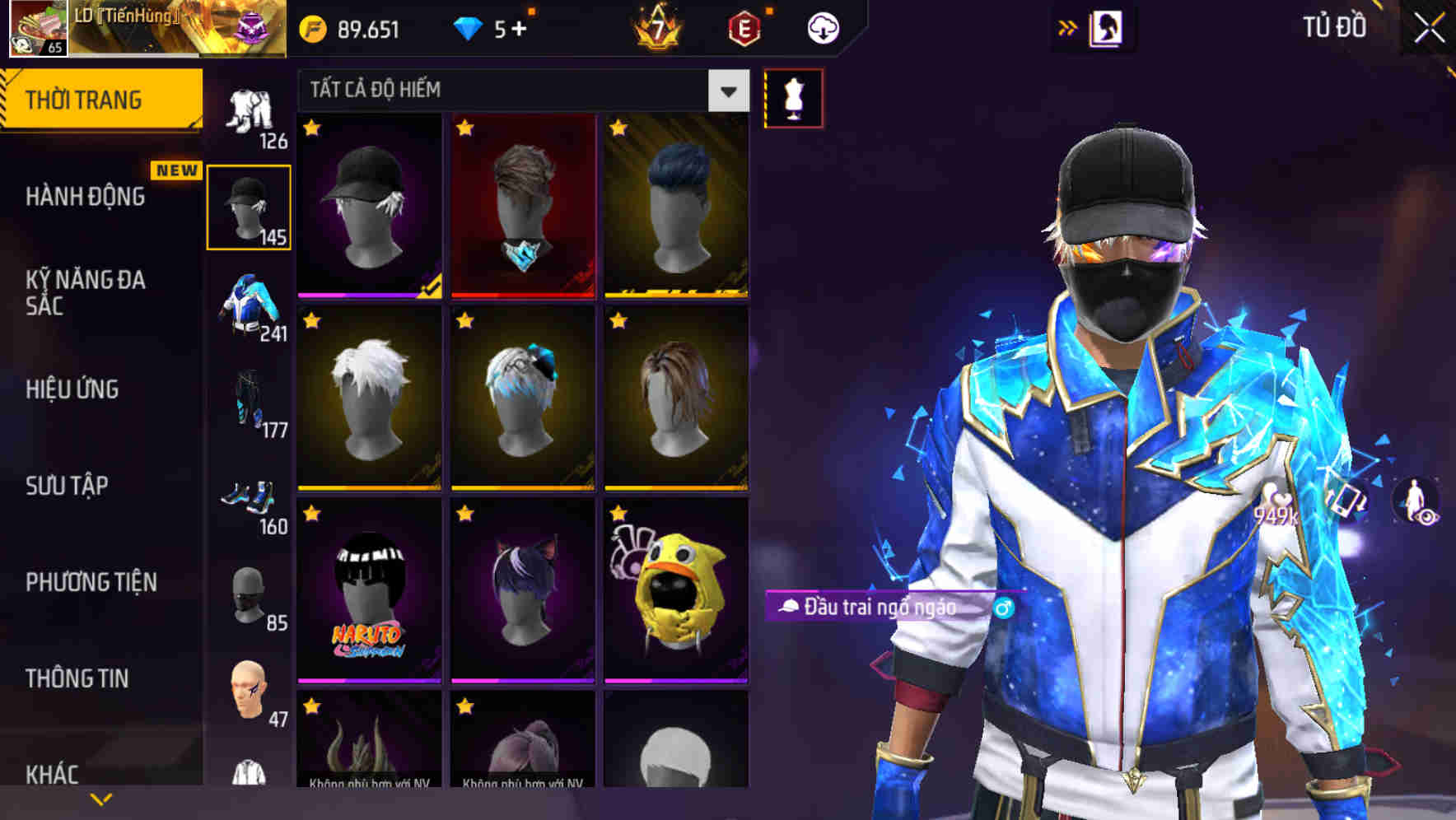Open the face tattoo category with 47 items
The width and height of the screenshot is (1456, 820).
pos(250,687)
